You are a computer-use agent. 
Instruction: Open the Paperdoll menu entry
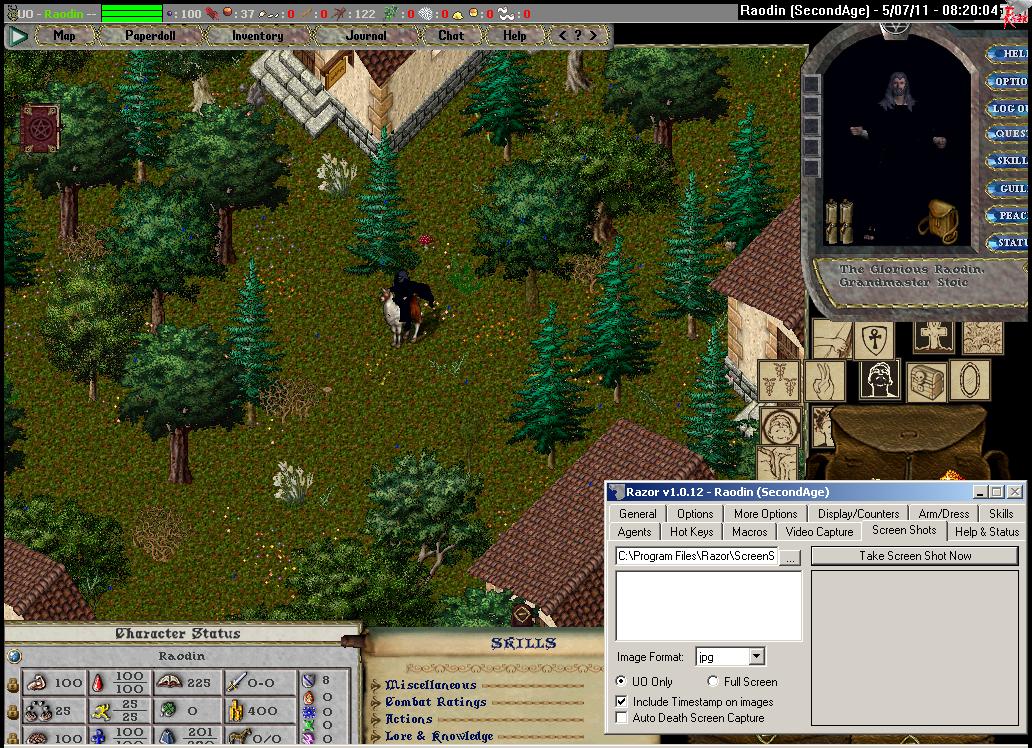tap(149, 36)
